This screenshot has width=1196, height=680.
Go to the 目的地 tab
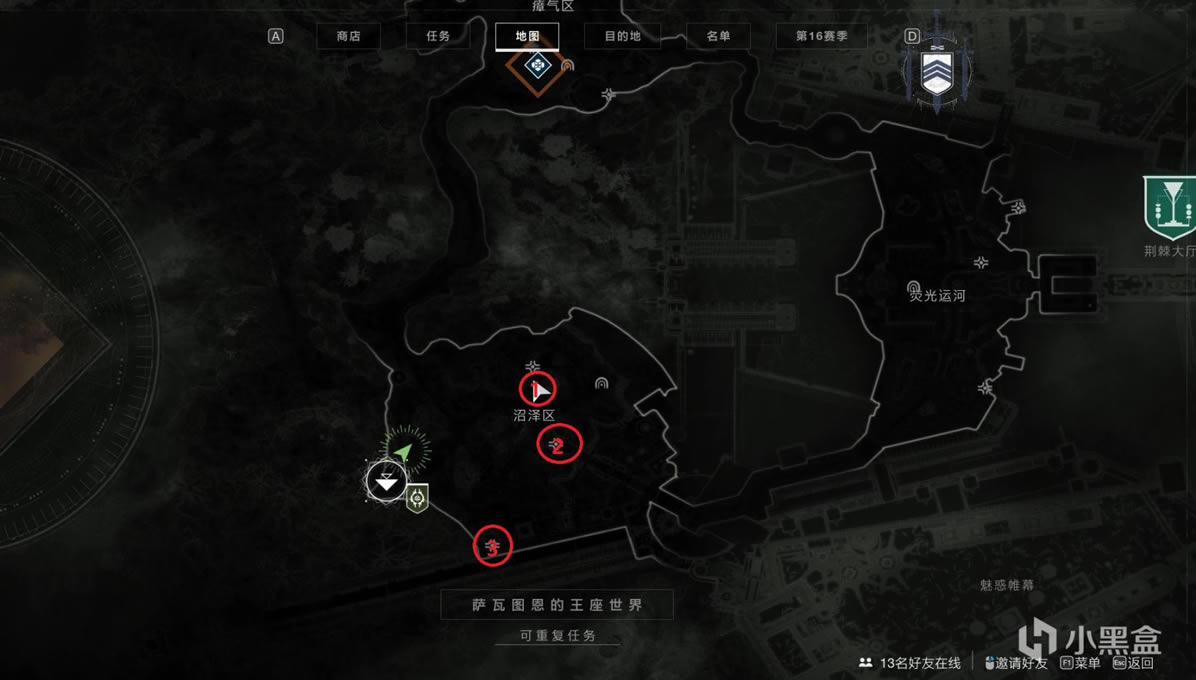tap(622, 36)
